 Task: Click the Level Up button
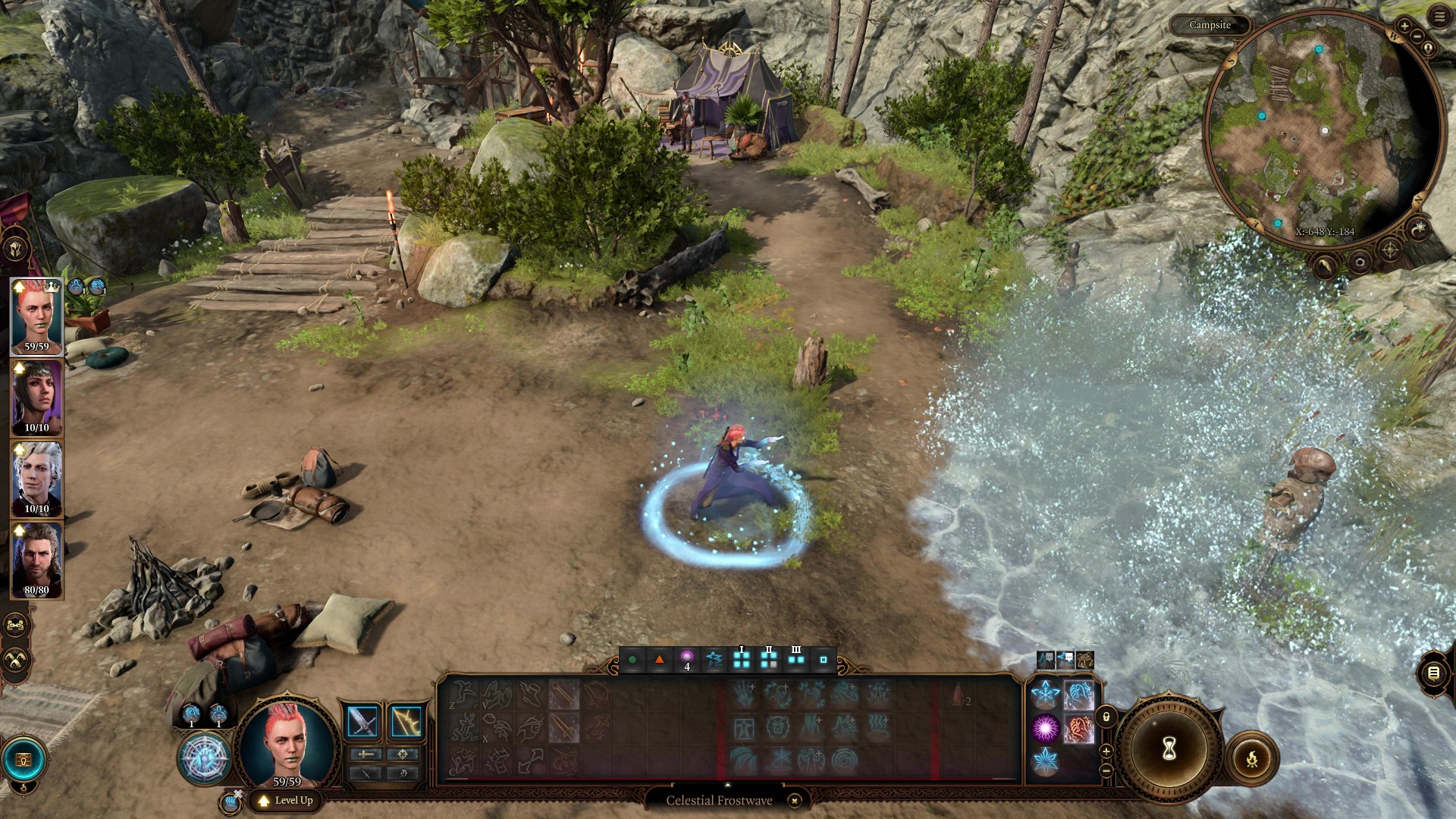pyautogui.click(x=286, y=800)
